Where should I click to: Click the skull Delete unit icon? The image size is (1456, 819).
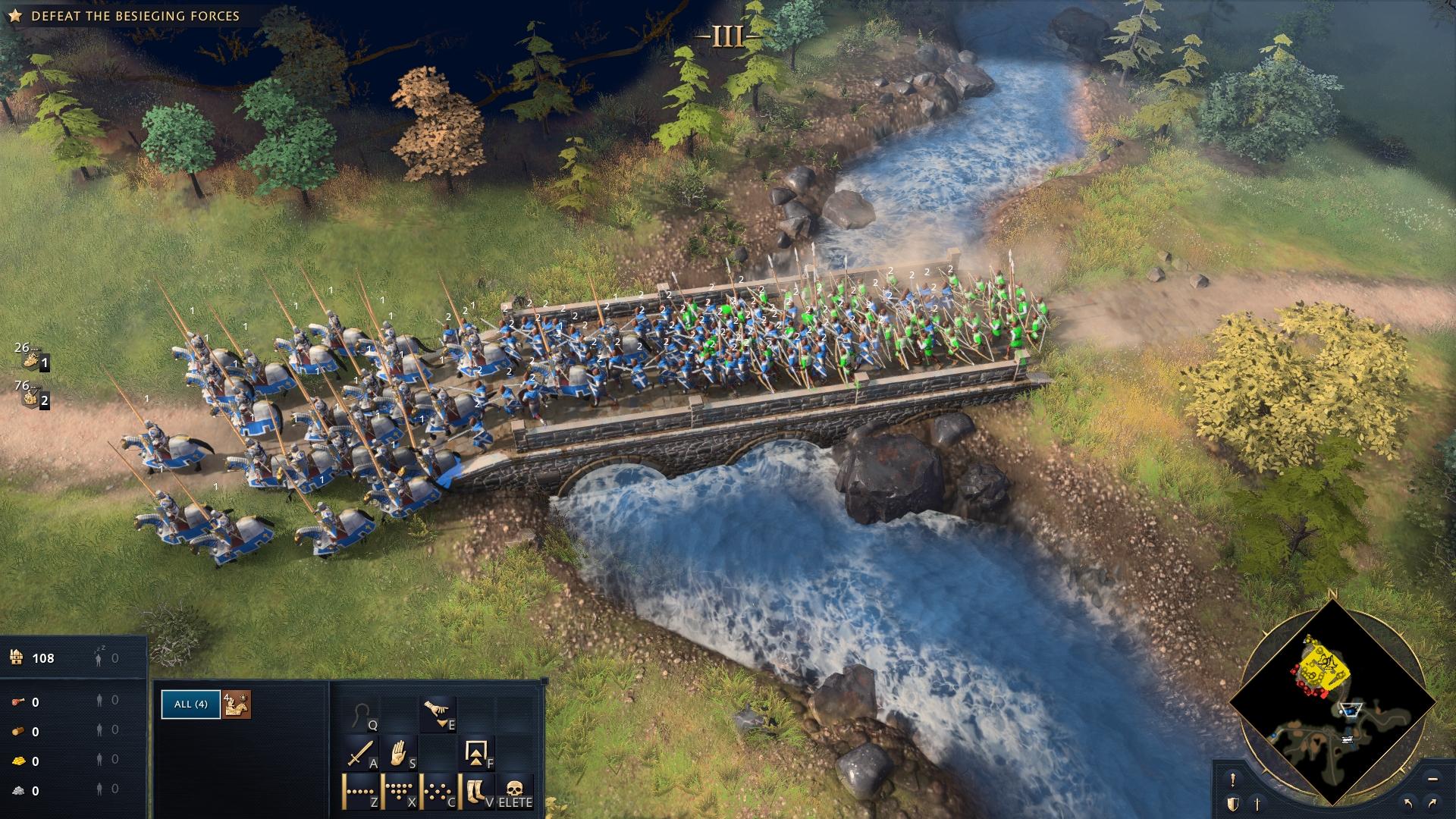pos(513,789)
